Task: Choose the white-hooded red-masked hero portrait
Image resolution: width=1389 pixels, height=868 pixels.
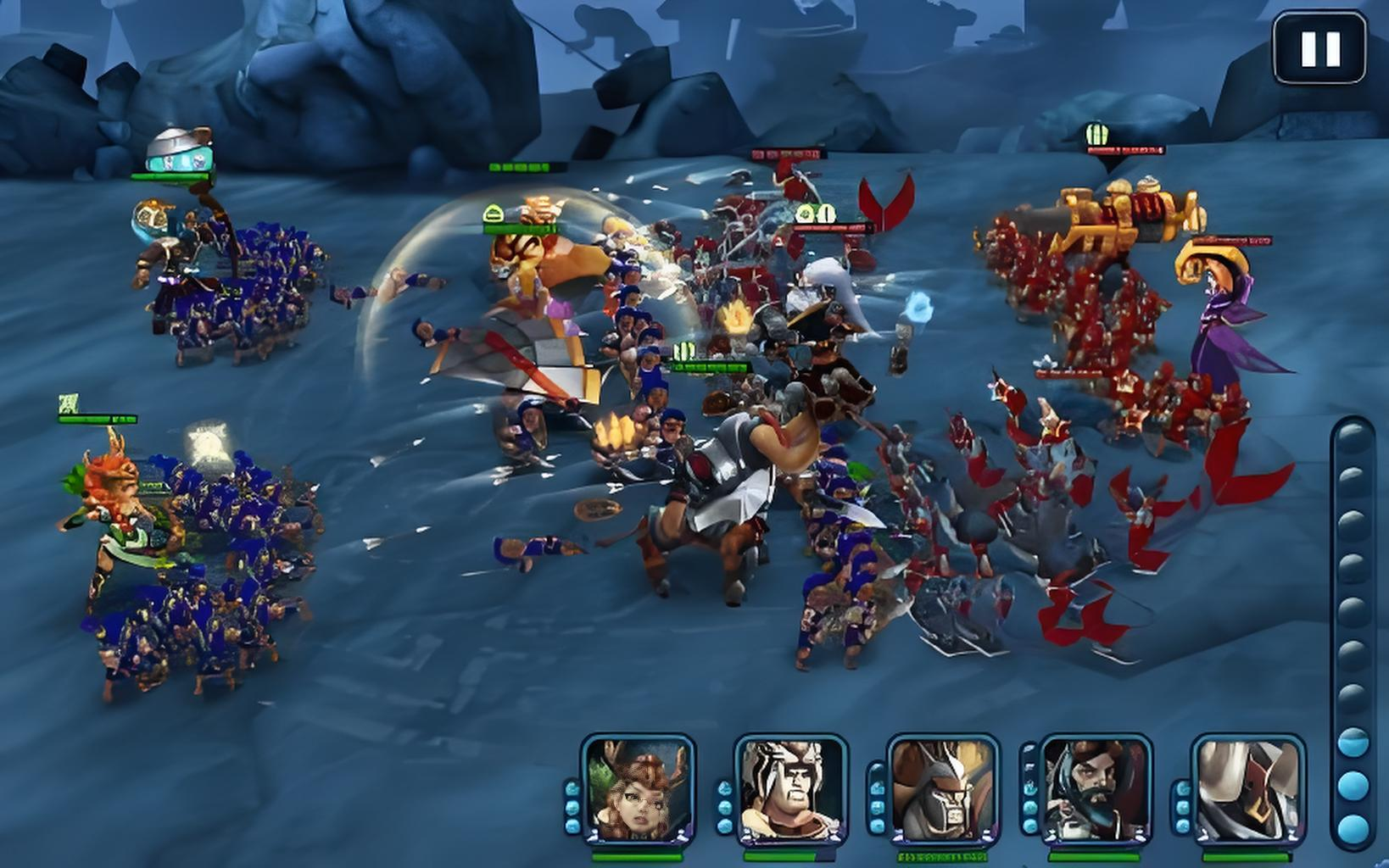Action: [x=1248, y=789]
